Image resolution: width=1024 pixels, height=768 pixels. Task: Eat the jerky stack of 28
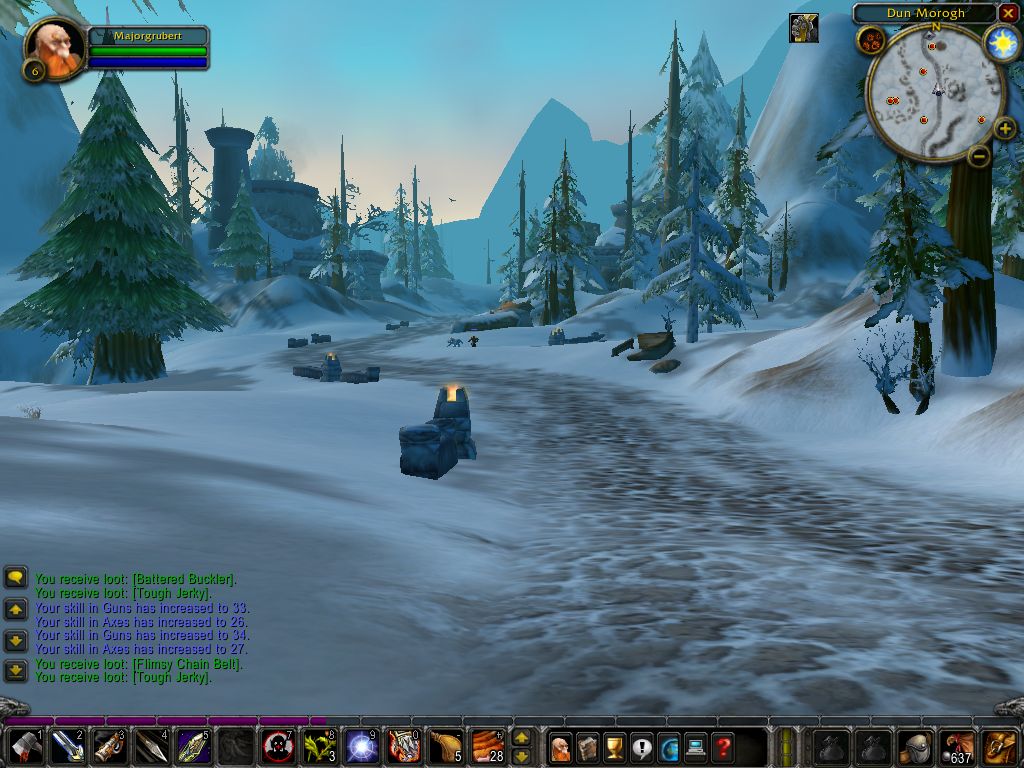point(488,747)
